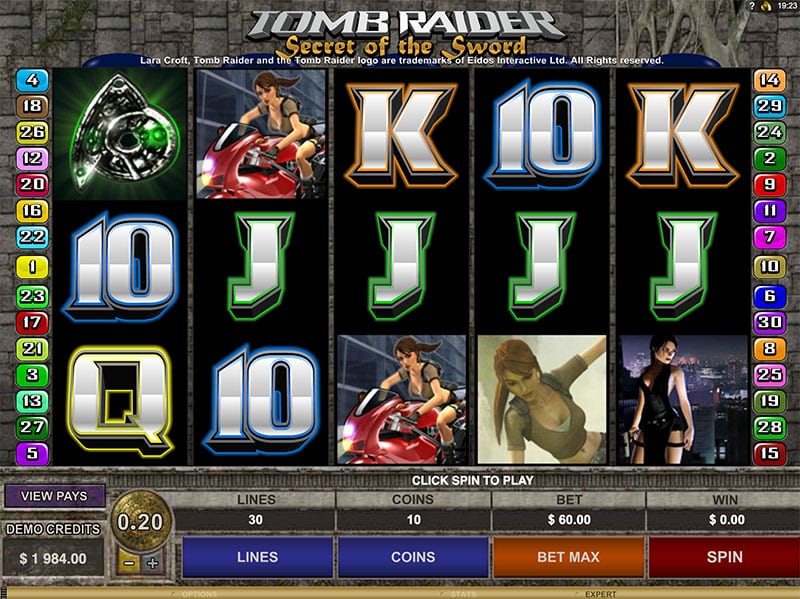800x599 pixels.
Task: Click the gold sound icon beside the clock
Action: coord(763,6)
